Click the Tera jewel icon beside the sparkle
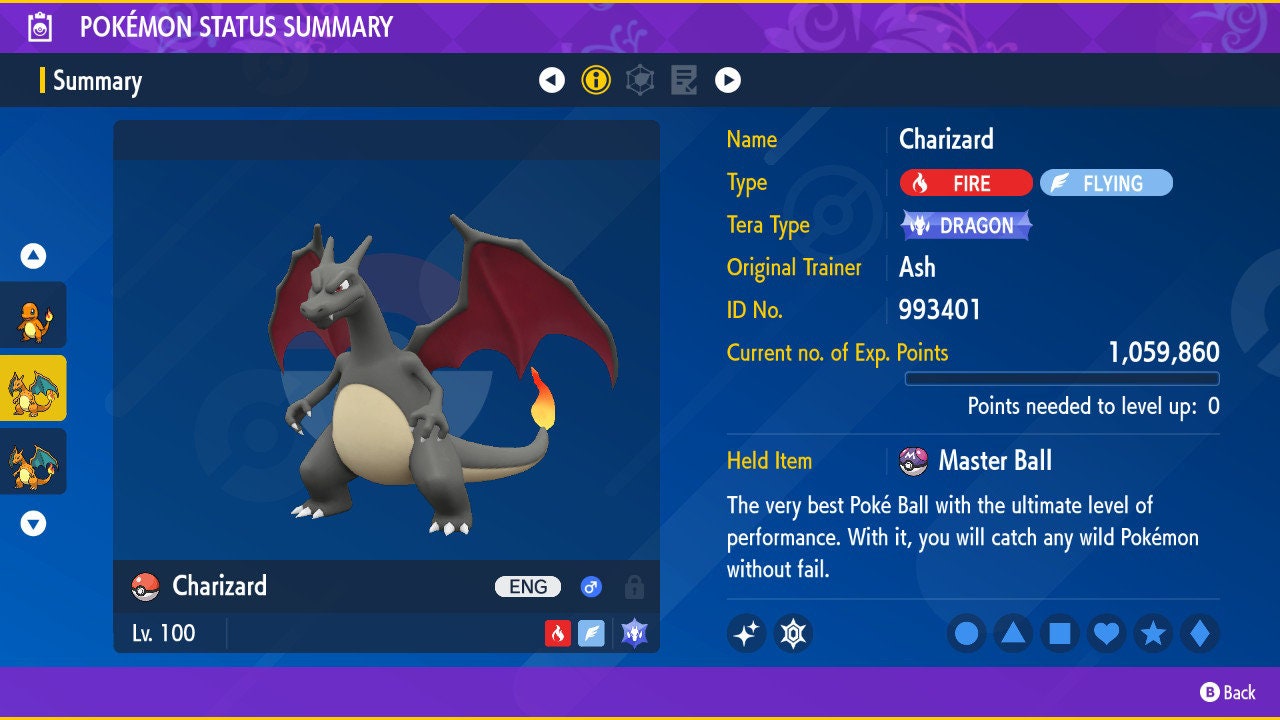Screen dimensions: 1280x720 point(794,632)
